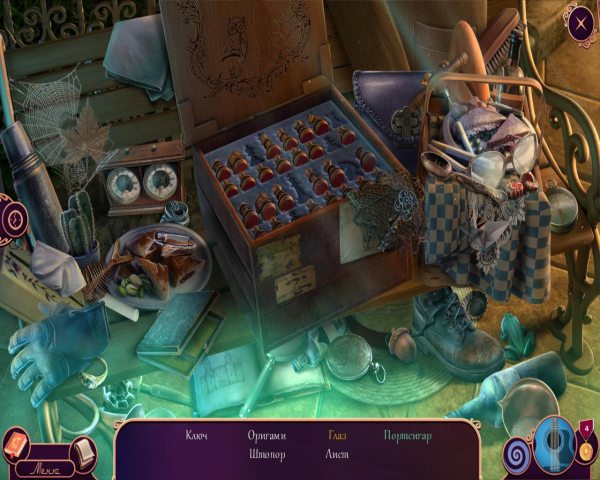Select the word Ключ in the list
The width and height of the screenshot is (600, 480).
tap(197, 435)
